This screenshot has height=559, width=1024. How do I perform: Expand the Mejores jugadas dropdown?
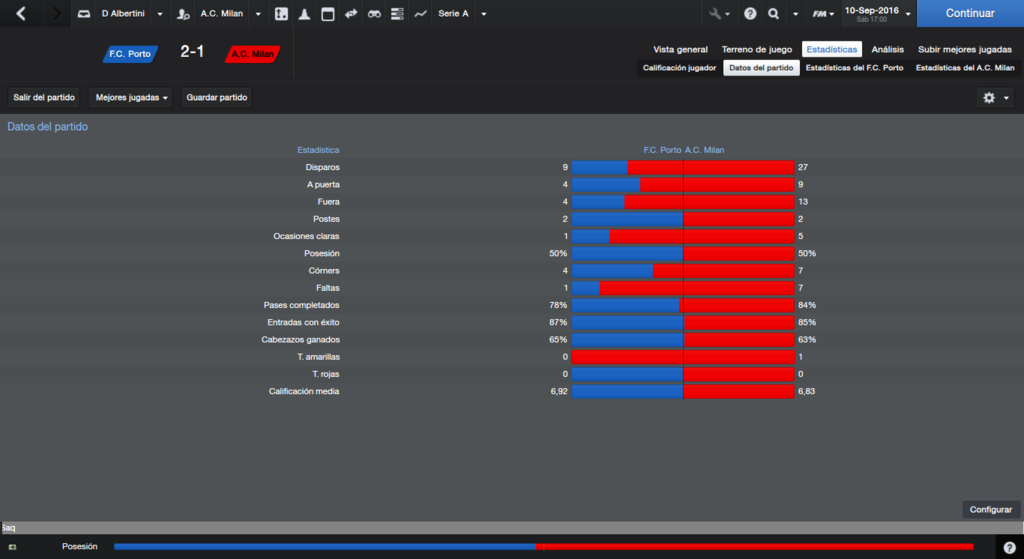coord(132,98)
